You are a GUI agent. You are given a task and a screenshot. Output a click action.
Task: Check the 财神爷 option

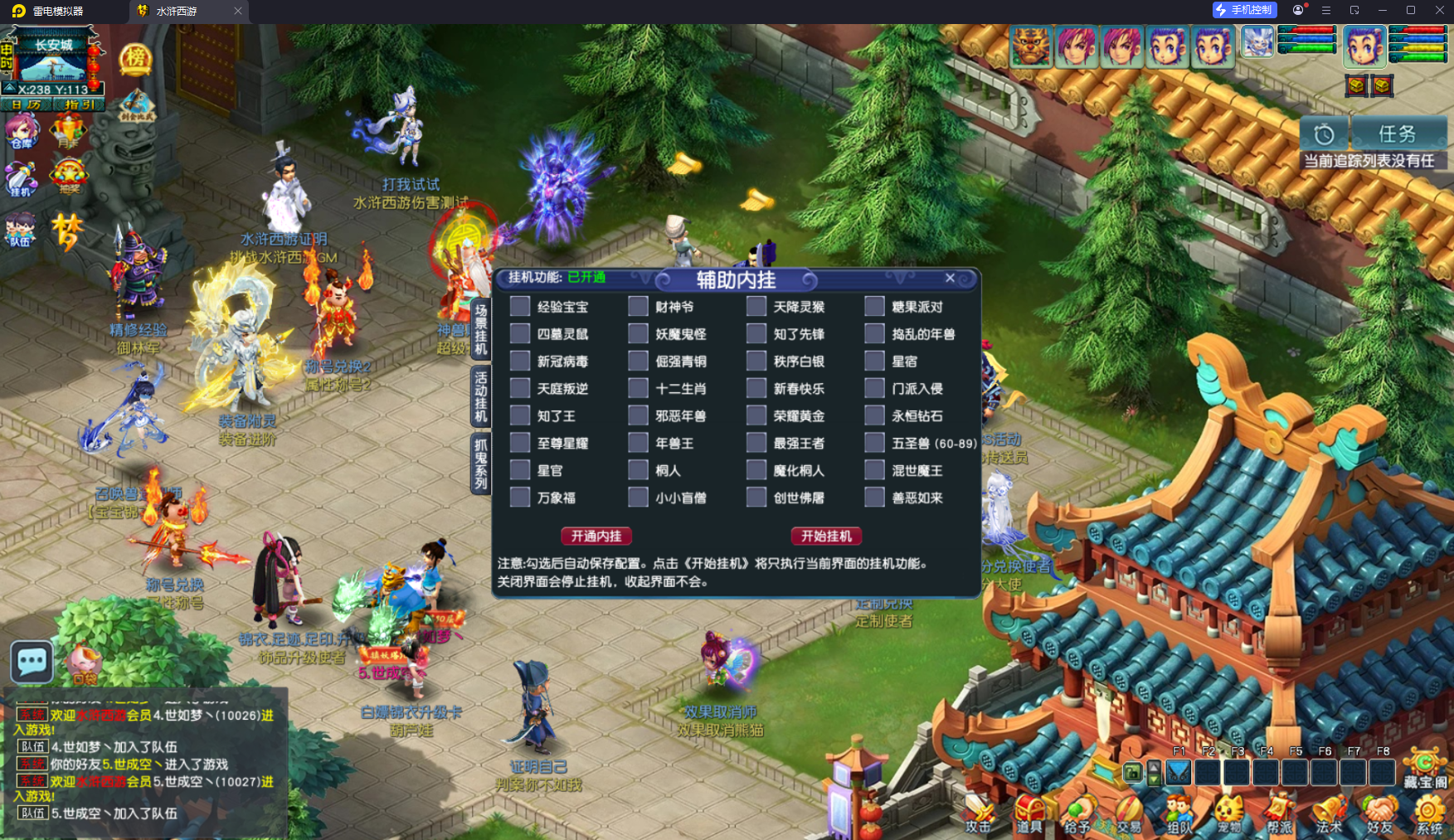(639, 306)
